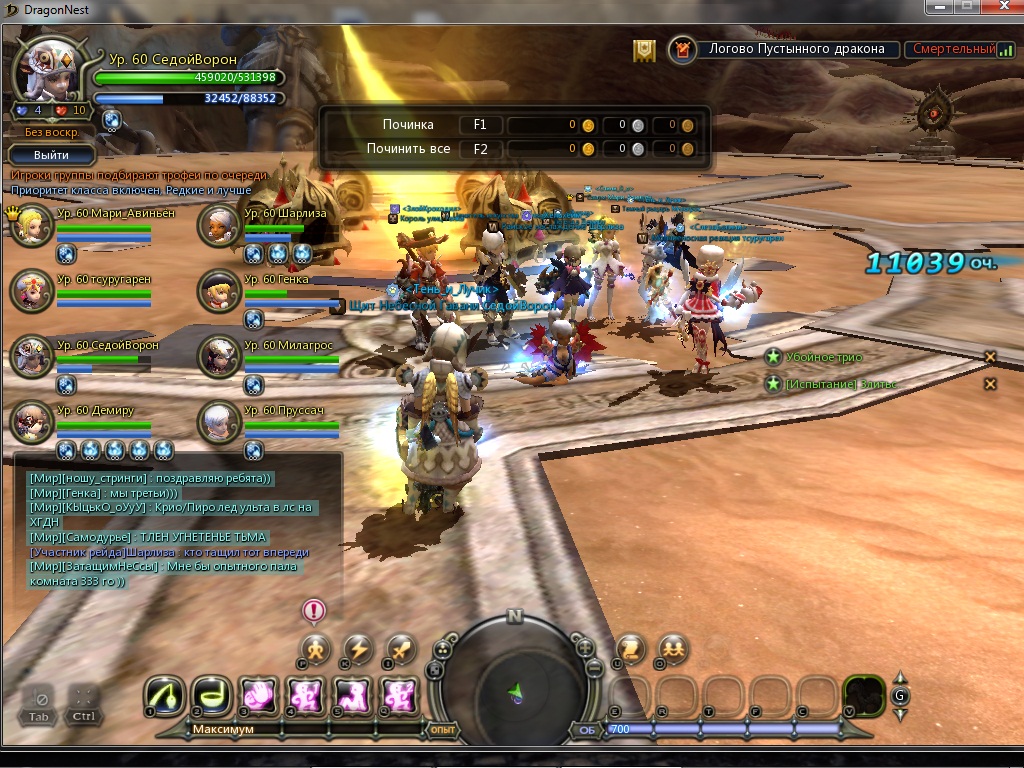Click the Выйти exit button
The image size is (1024, 768).
click(x=51, y=155)
